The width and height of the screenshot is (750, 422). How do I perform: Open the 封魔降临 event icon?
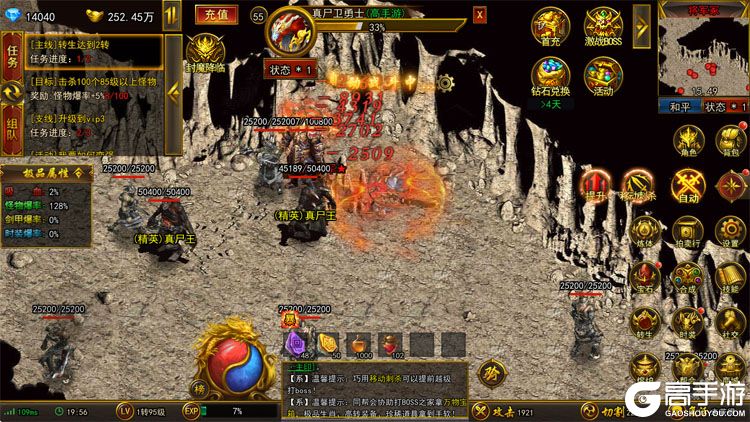(x=208, y=52)
